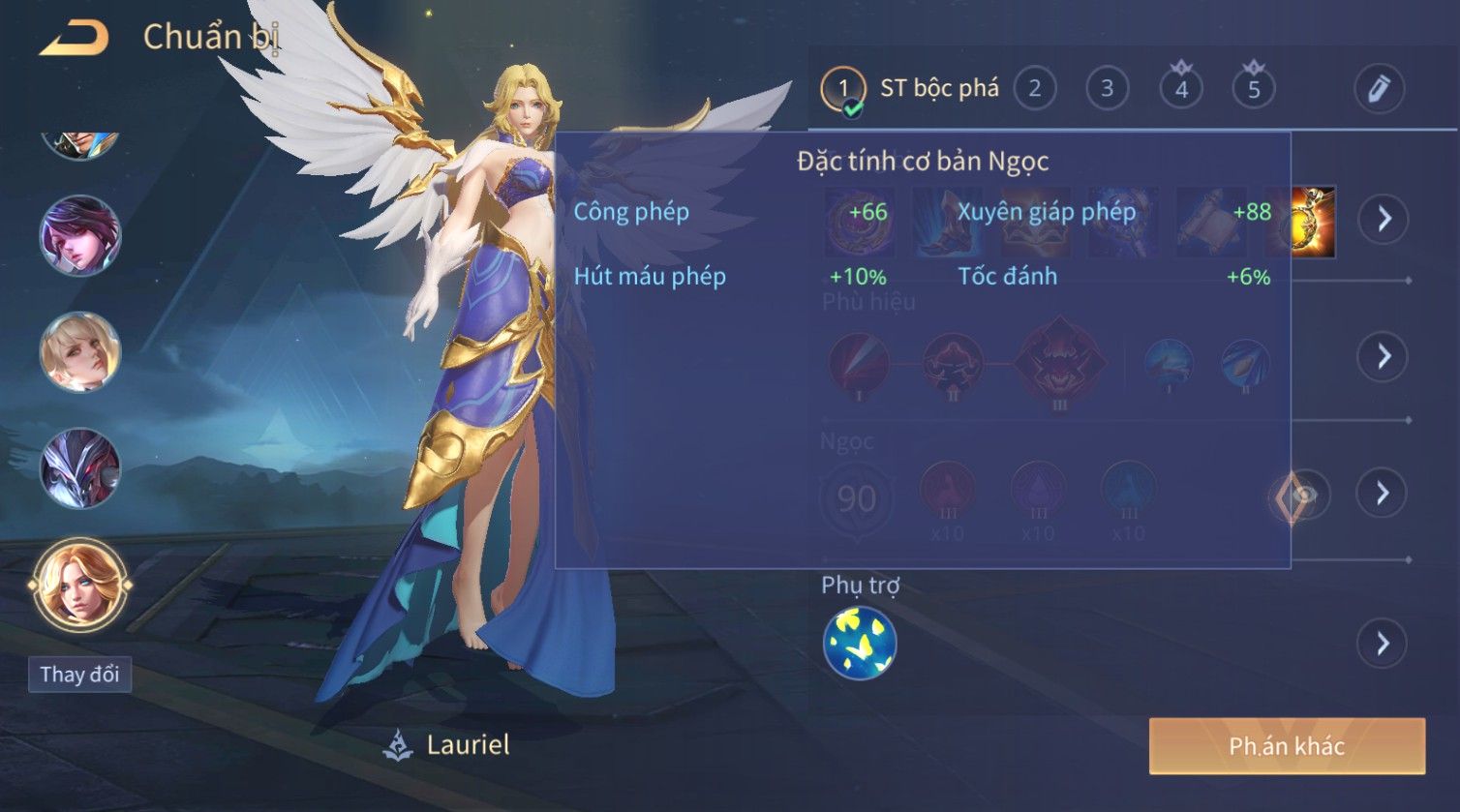Edit preset name with pencil icon
This screenshot has height=812, width=1460.
coord(1379,89)
